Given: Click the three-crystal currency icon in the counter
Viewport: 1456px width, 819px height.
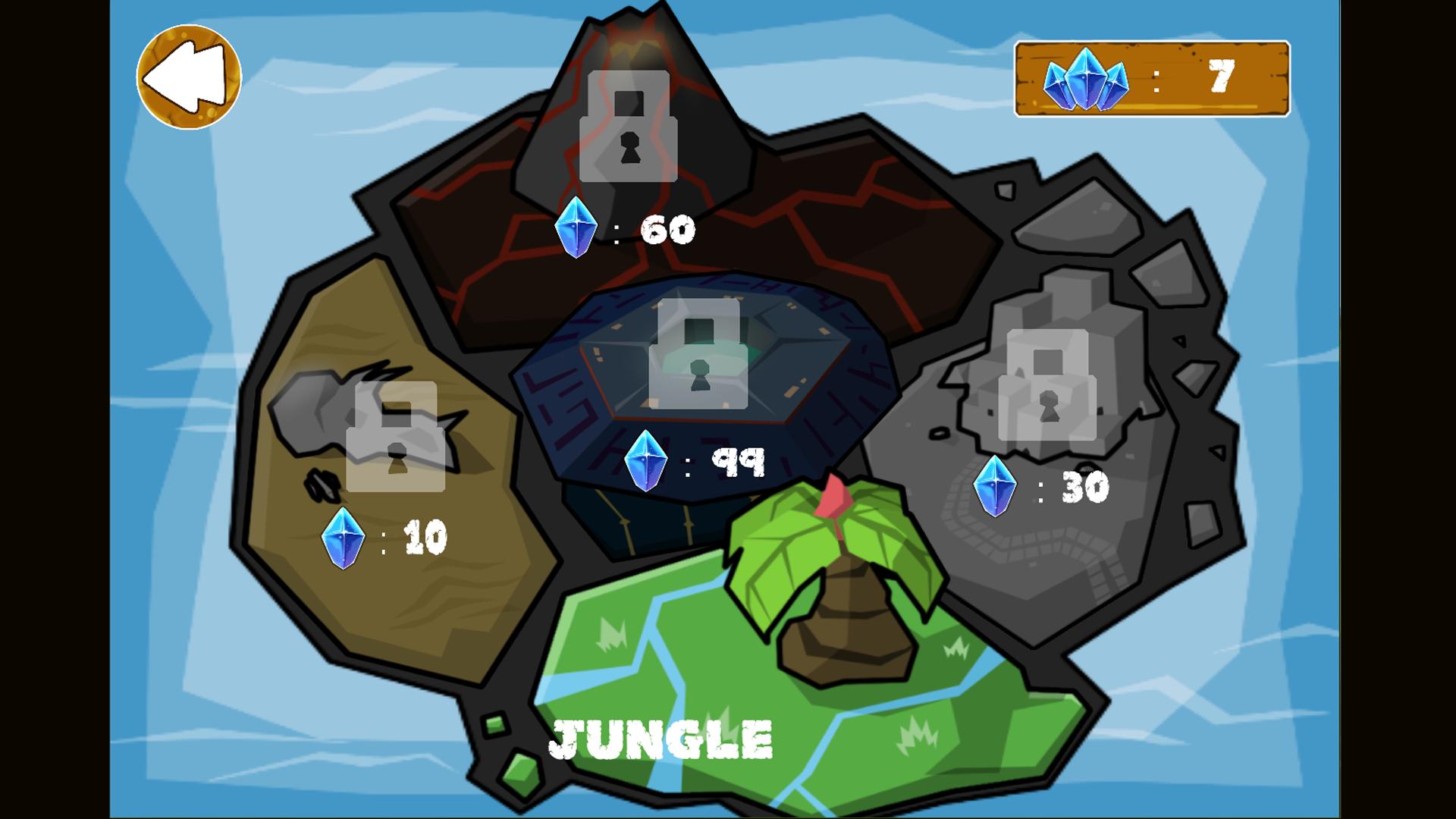Looking at the screenshot, I should [x=1086, y=78].
